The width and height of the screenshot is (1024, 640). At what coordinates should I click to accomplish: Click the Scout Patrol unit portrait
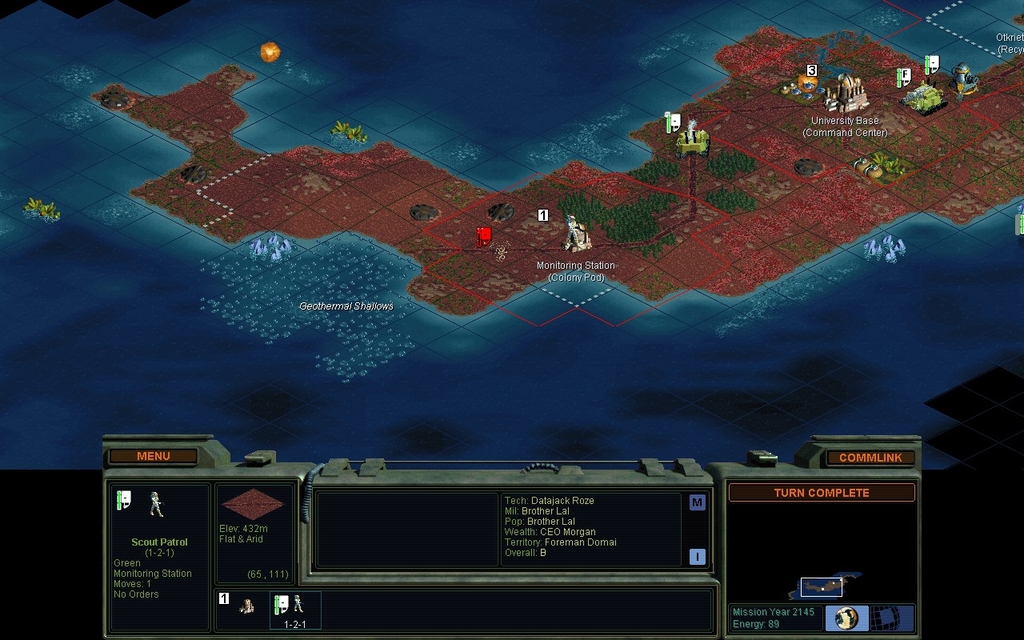tap(156, 504)
